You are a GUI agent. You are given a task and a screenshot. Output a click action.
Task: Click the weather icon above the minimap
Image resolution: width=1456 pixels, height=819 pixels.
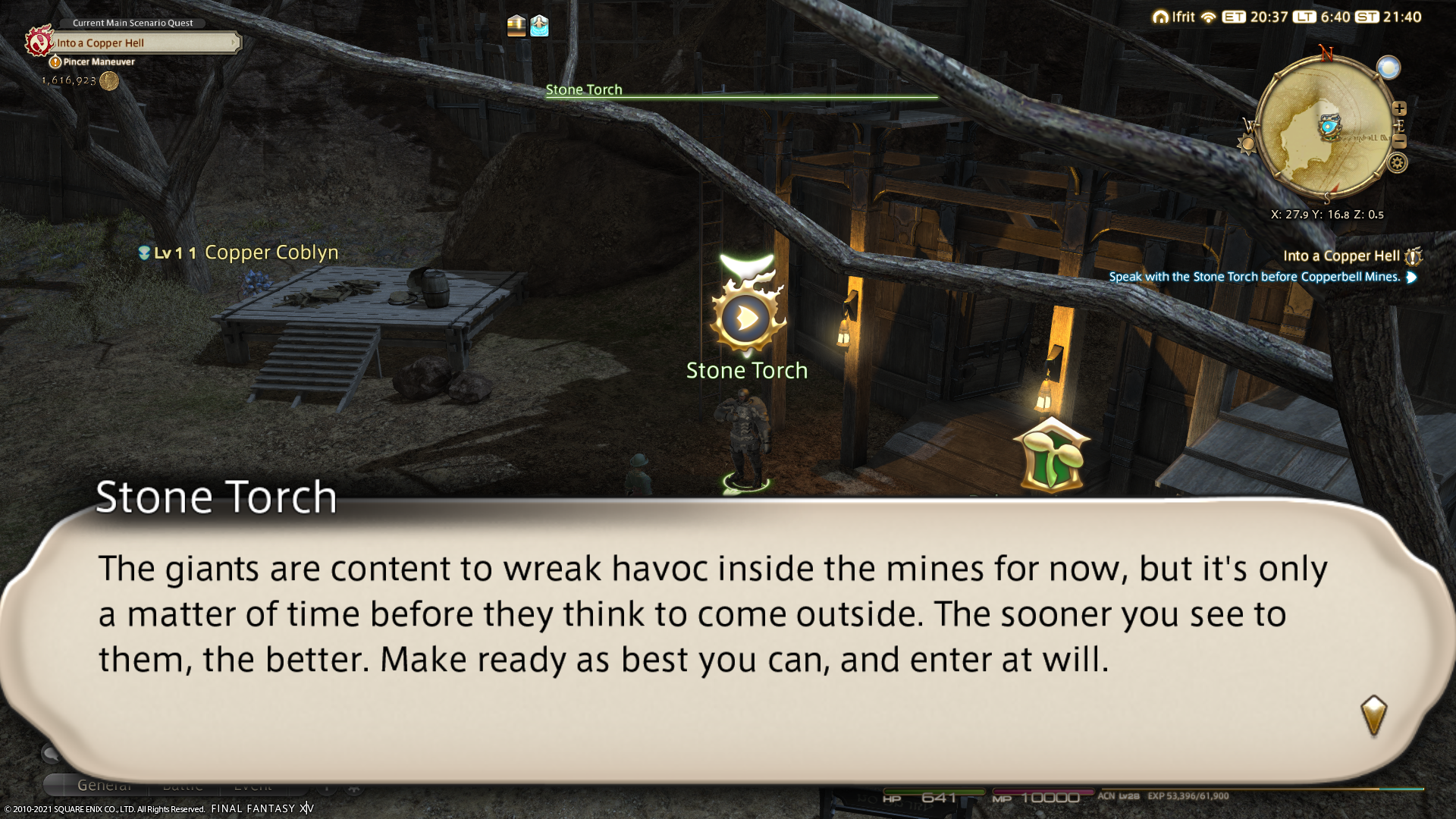click(x=1389, y=67)
